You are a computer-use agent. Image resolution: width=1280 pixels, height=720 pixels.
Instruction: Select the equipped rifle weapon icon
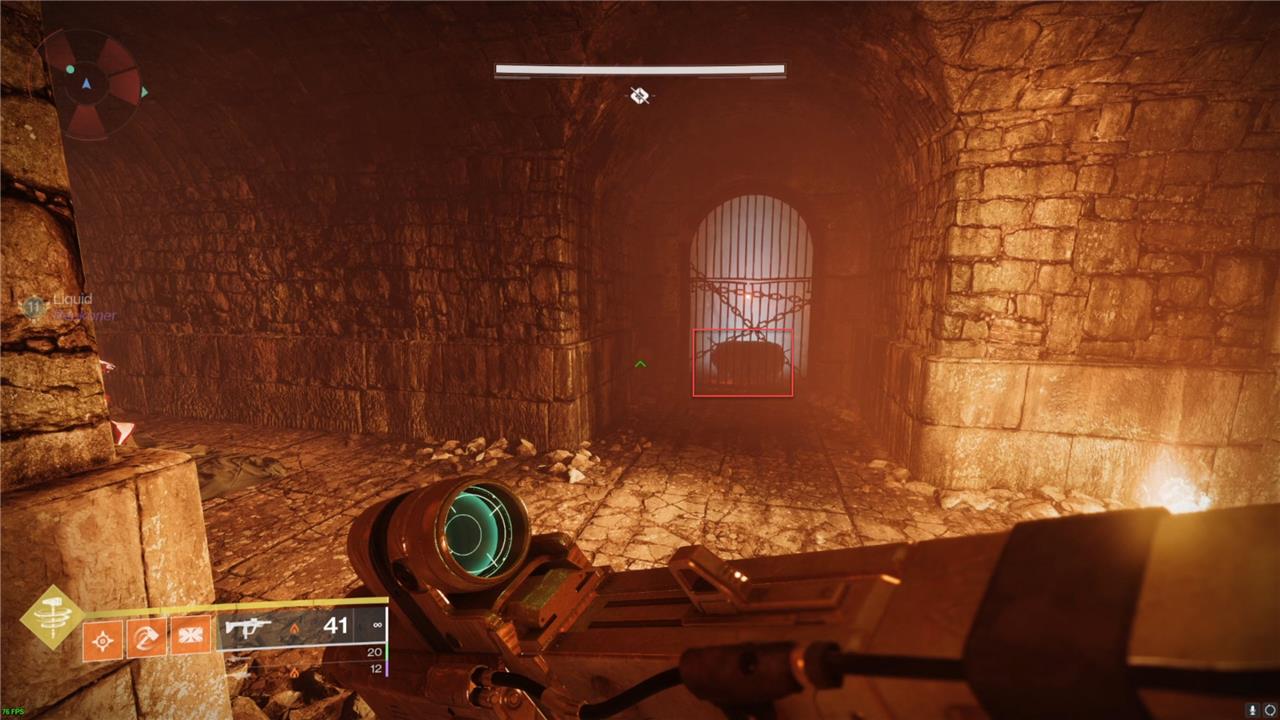[249, 628]
